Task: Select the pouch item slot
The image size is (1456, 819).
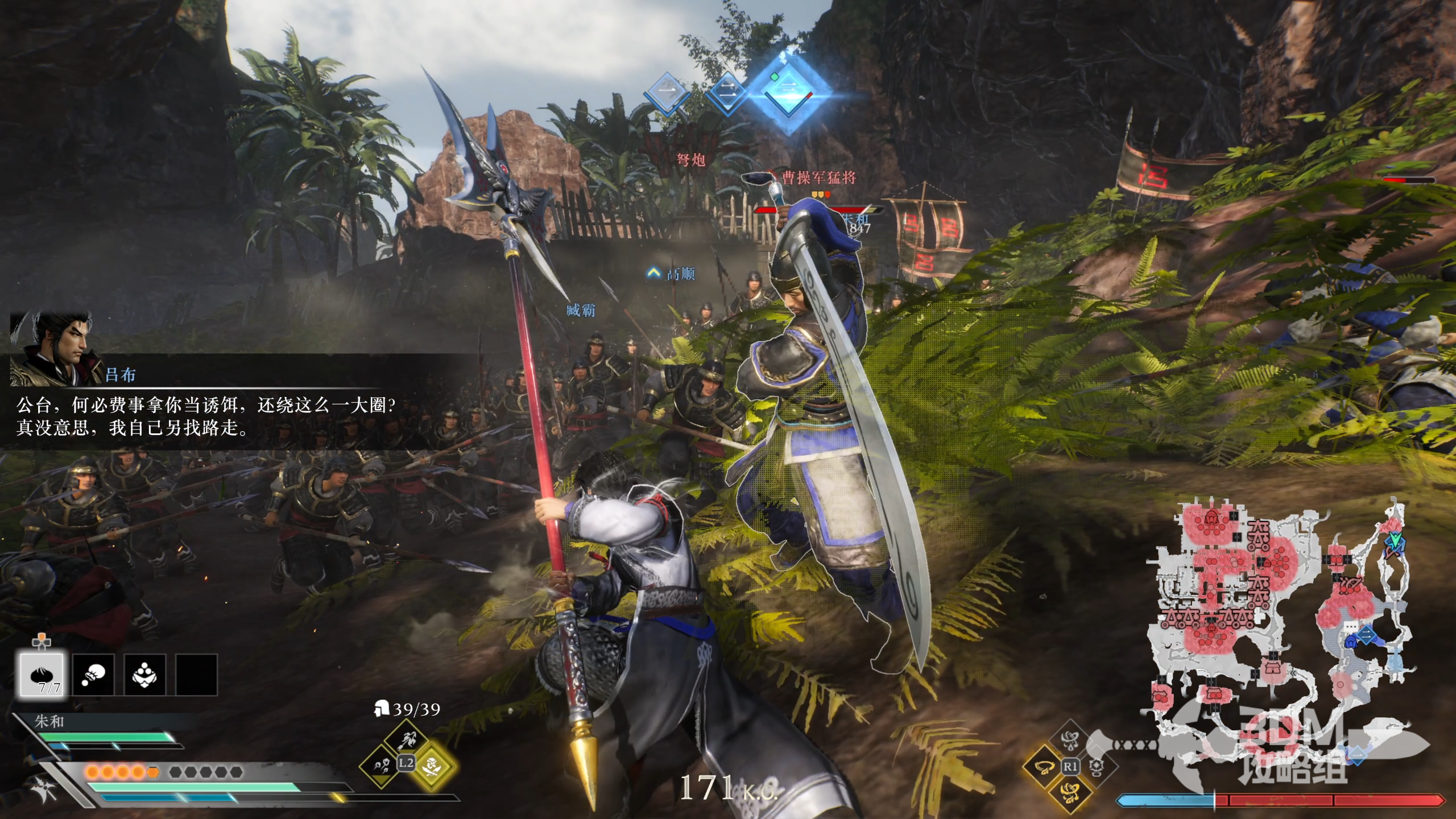Action: tap(93, 675)
